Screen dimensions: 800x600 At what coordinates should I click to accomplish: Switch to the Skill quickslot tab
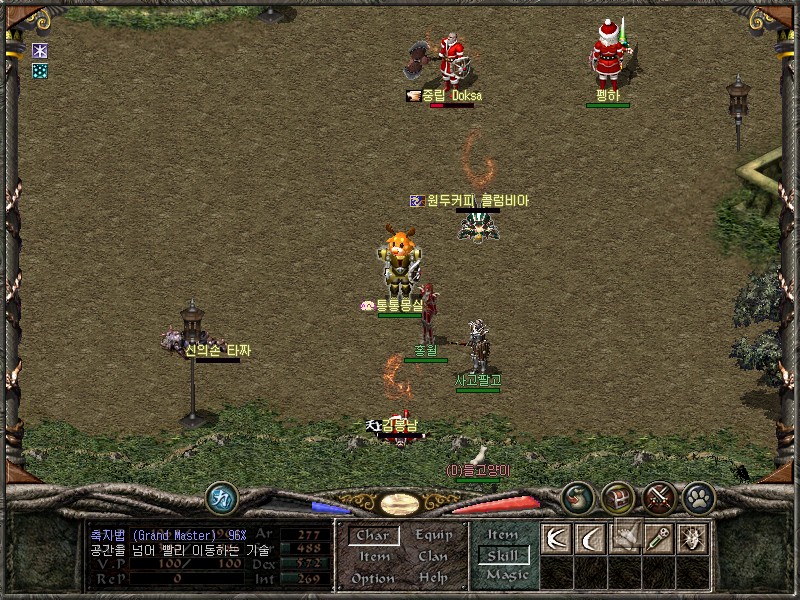(502, 555)
